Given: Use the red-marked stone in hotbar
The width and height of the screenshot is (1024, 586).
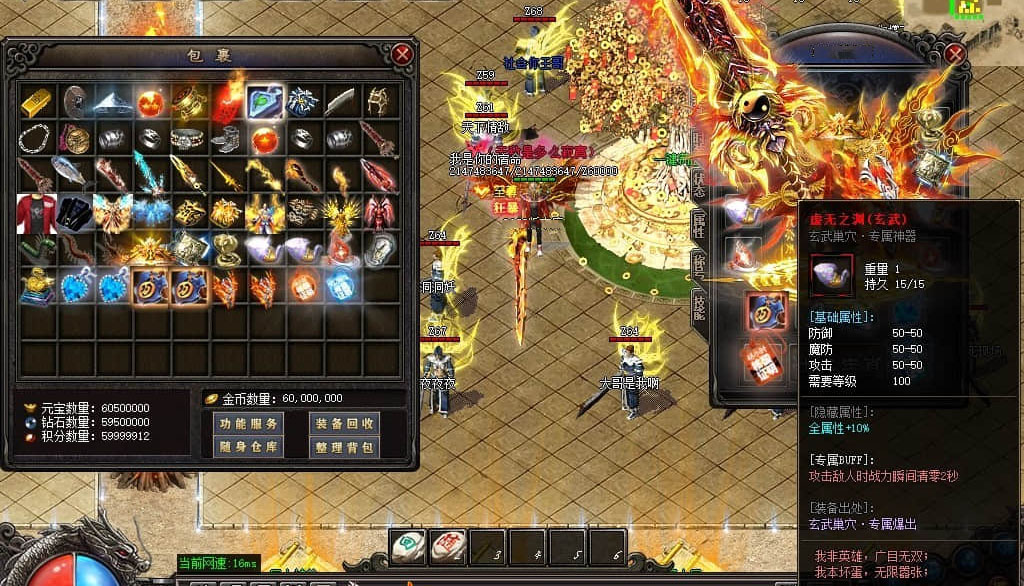Looking at the screenshot, I should 447,546.
